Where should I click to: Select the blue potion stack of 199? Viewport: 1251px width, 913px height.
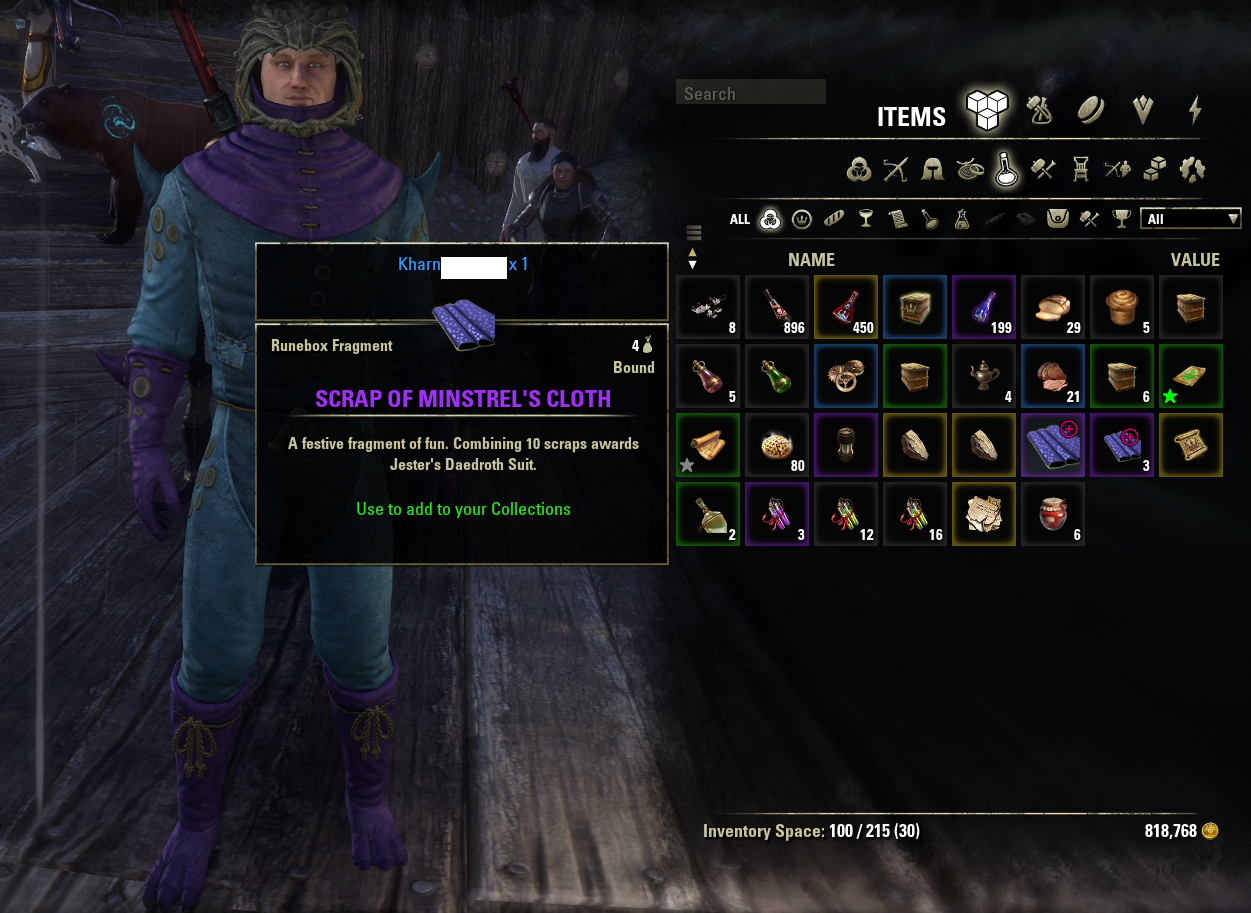click(984, 307)
